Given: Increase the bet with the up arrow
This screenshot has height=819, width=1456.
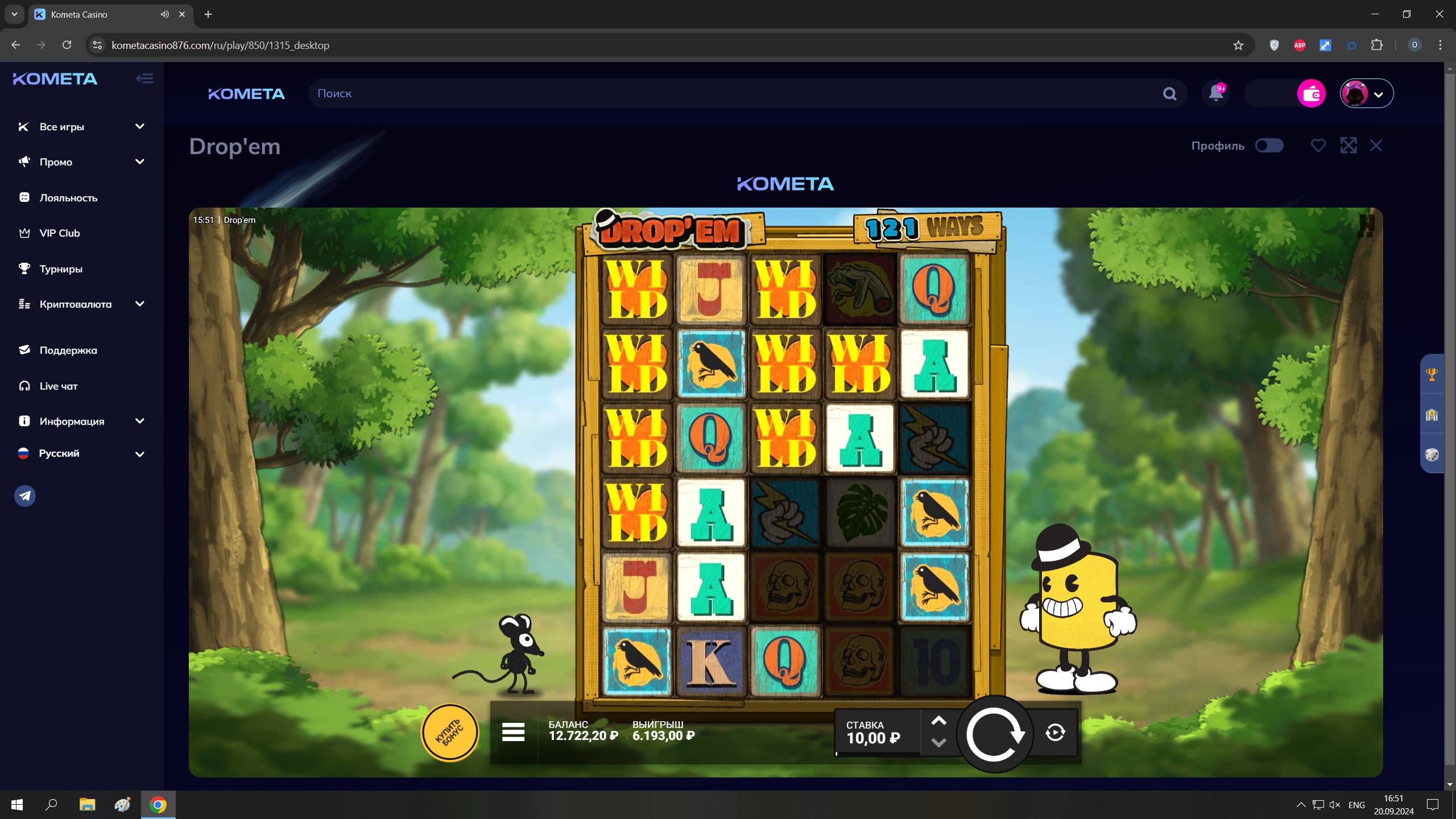Looking at the screenshot, I should click(x=938, y=721).
